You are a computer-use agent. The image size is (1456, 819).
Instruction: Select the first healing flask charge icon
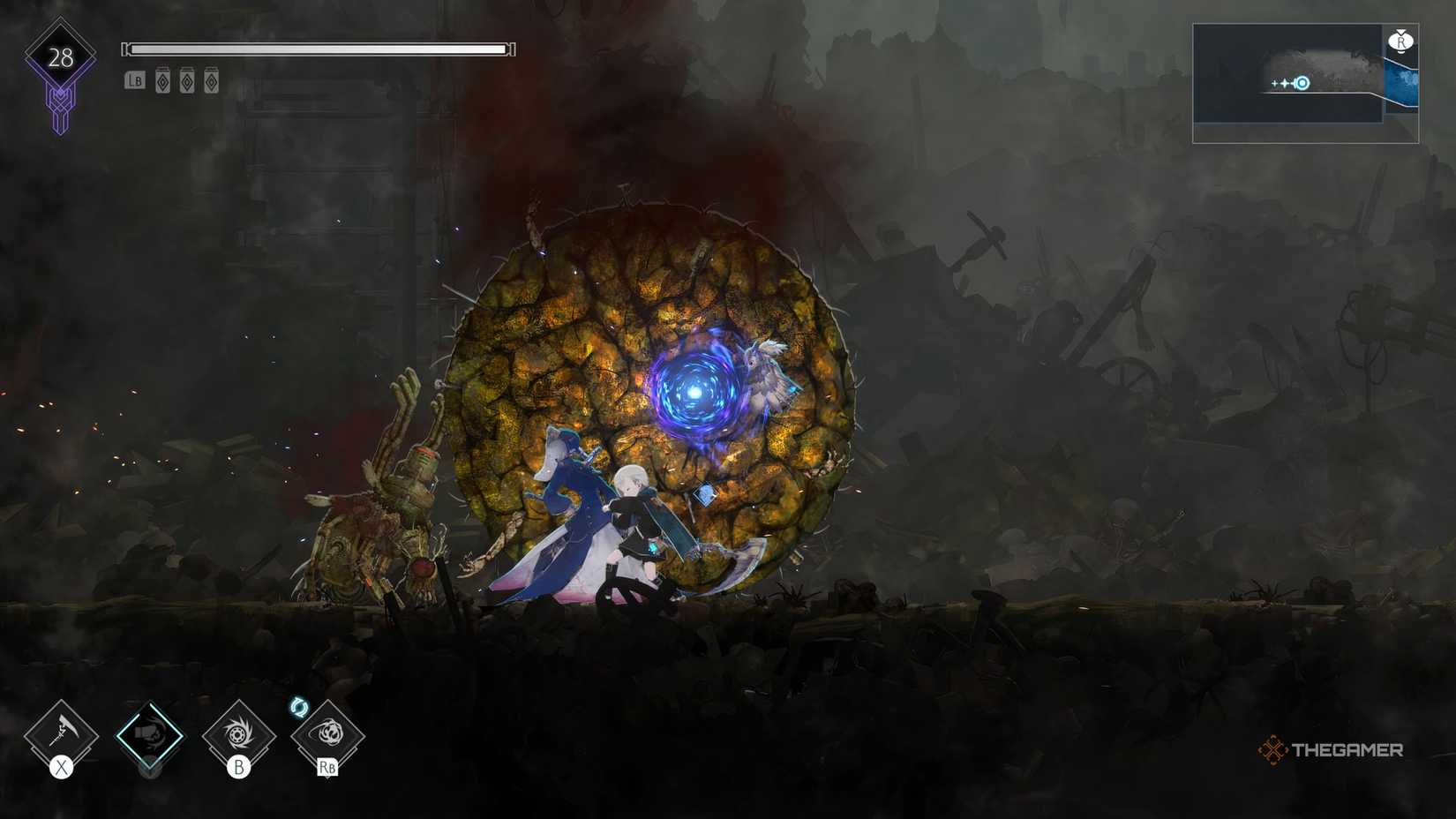tap(162, 81)
